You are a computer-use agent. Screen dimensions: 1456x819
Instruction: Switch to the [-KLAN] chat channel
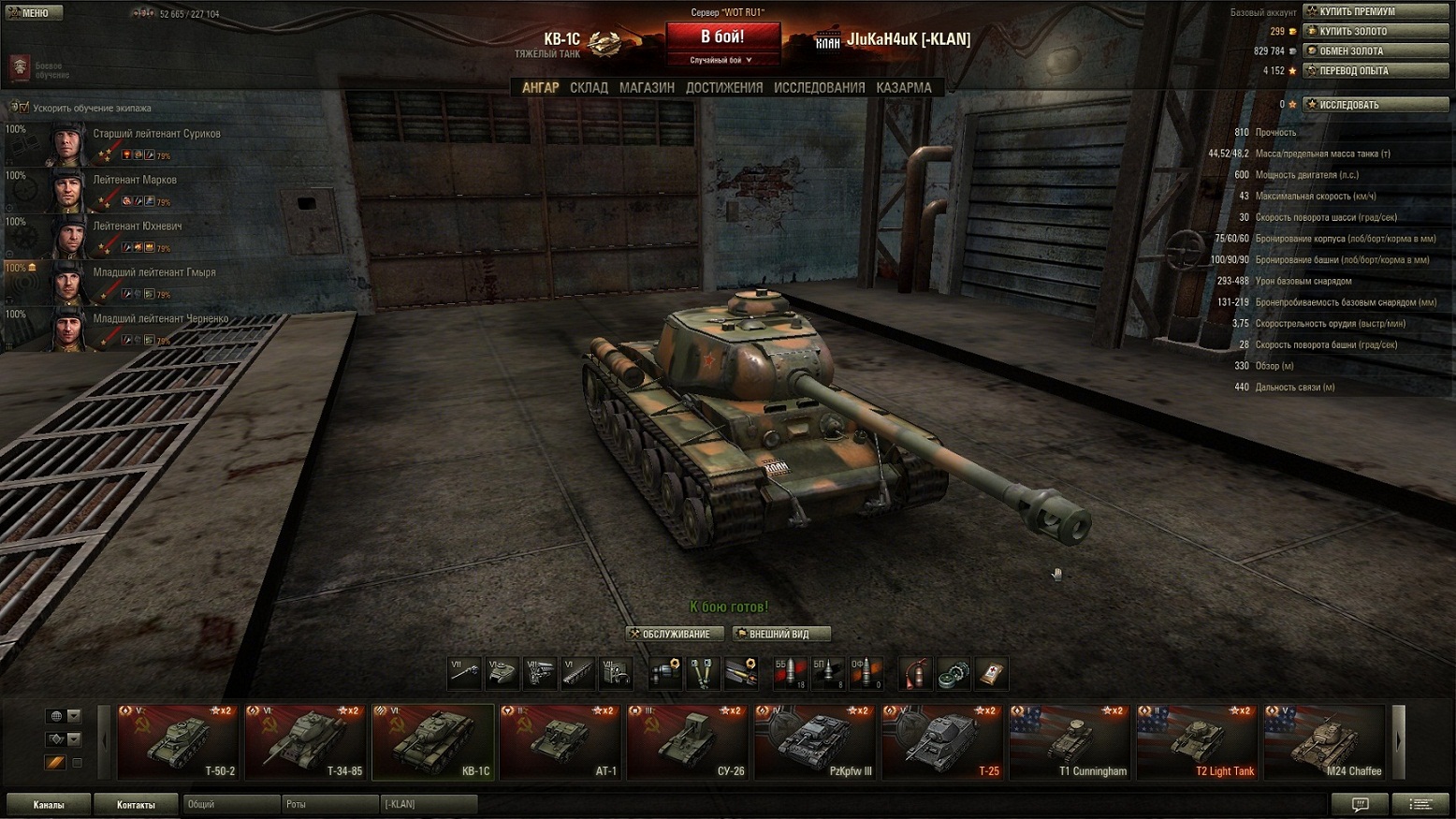428,805
